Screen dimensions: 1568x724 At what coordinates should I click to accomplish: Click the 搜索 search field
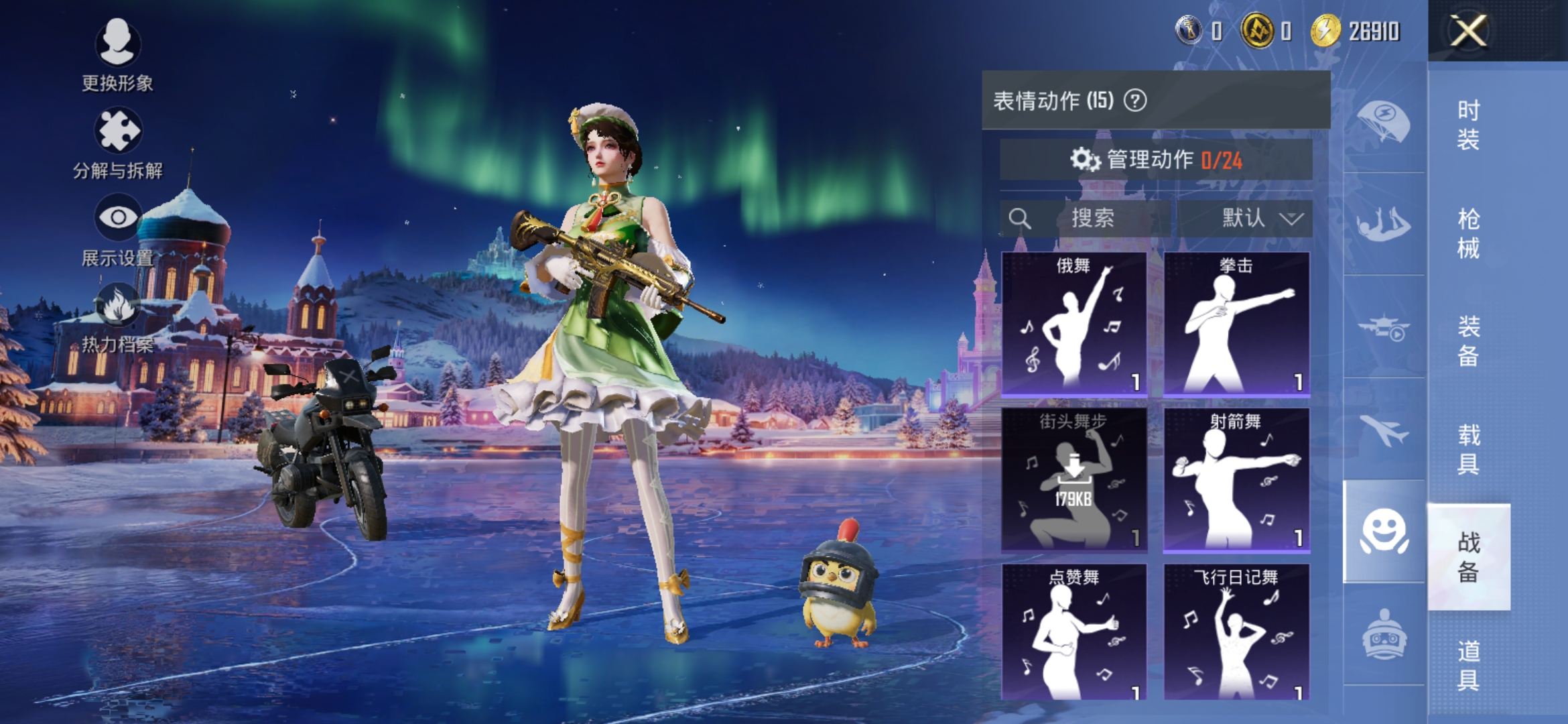[x=1086, y=218]
